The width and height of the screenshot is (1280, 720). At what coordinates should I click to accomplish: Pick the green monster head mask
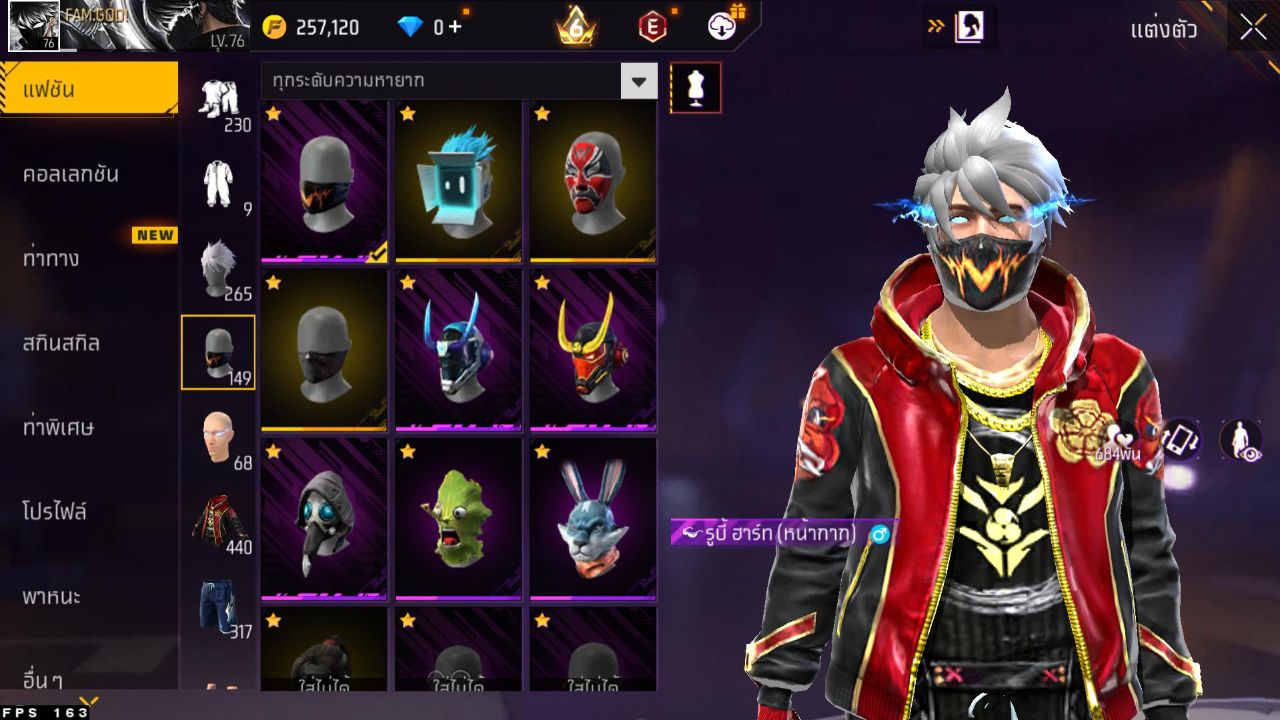point(458,518)
